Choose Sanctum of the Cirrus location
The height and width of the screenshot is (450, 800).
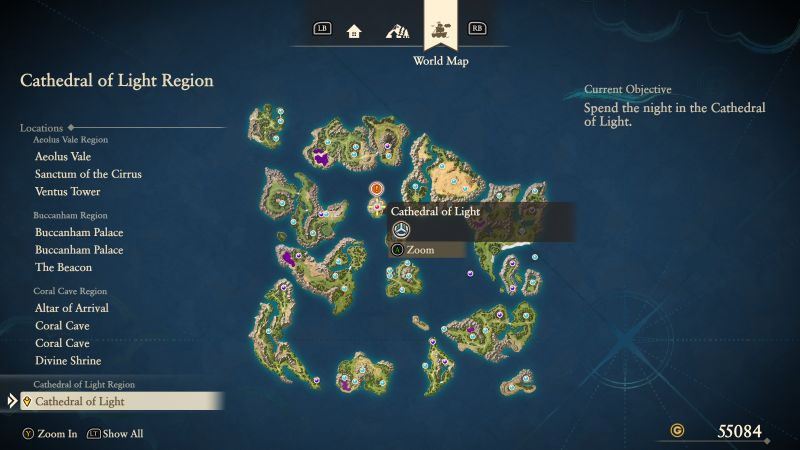(88, 174)
